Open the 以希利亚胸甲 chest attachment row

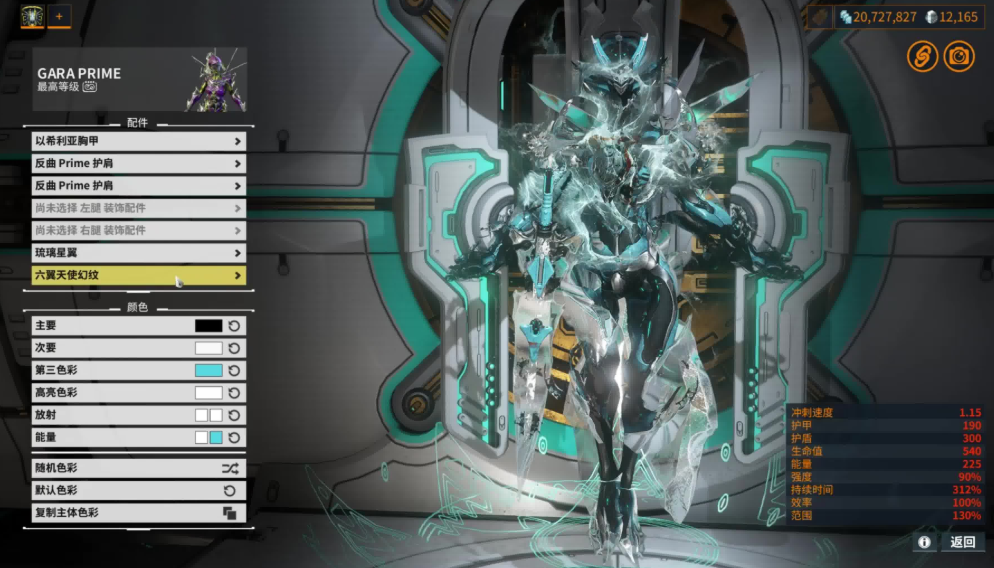point(138,141)
